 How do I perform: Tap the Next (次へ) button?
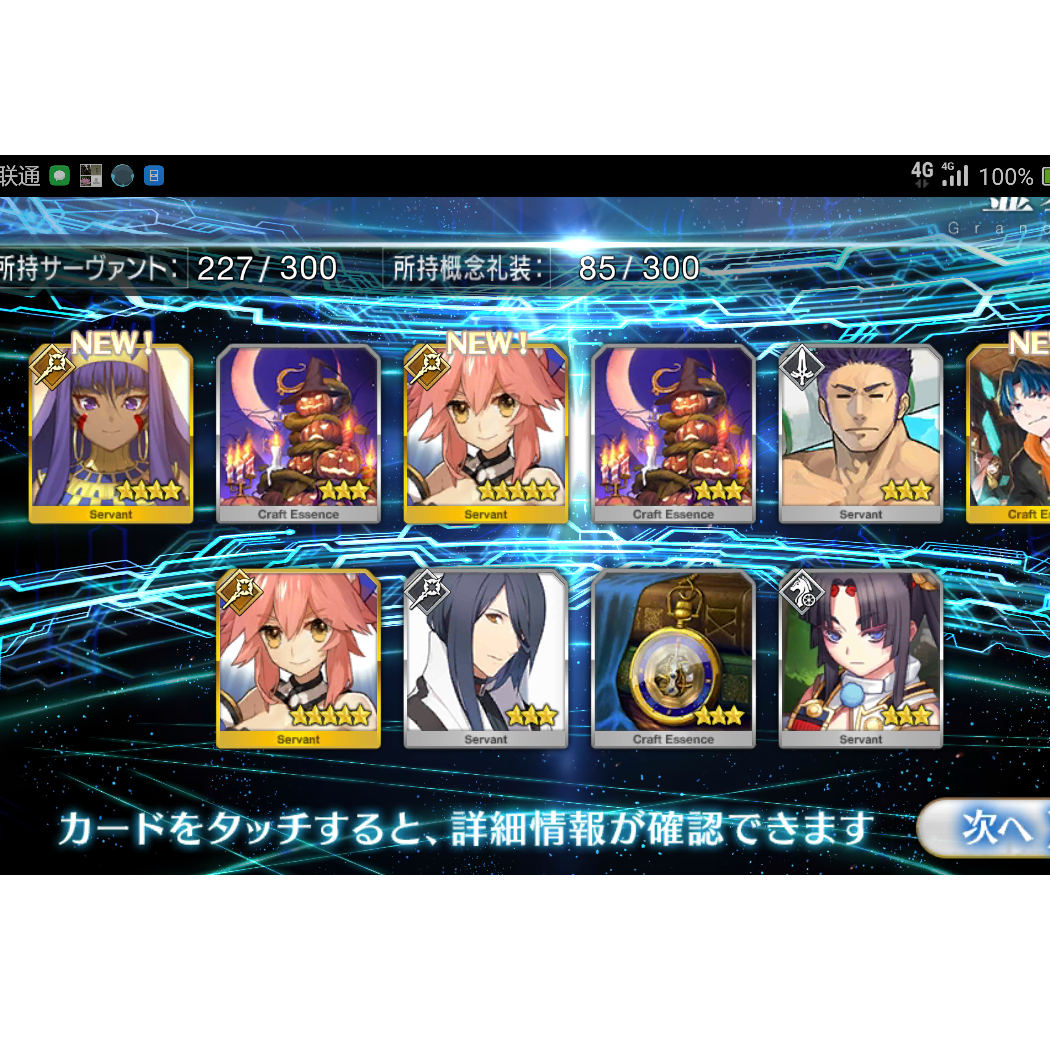pos(985,827)
